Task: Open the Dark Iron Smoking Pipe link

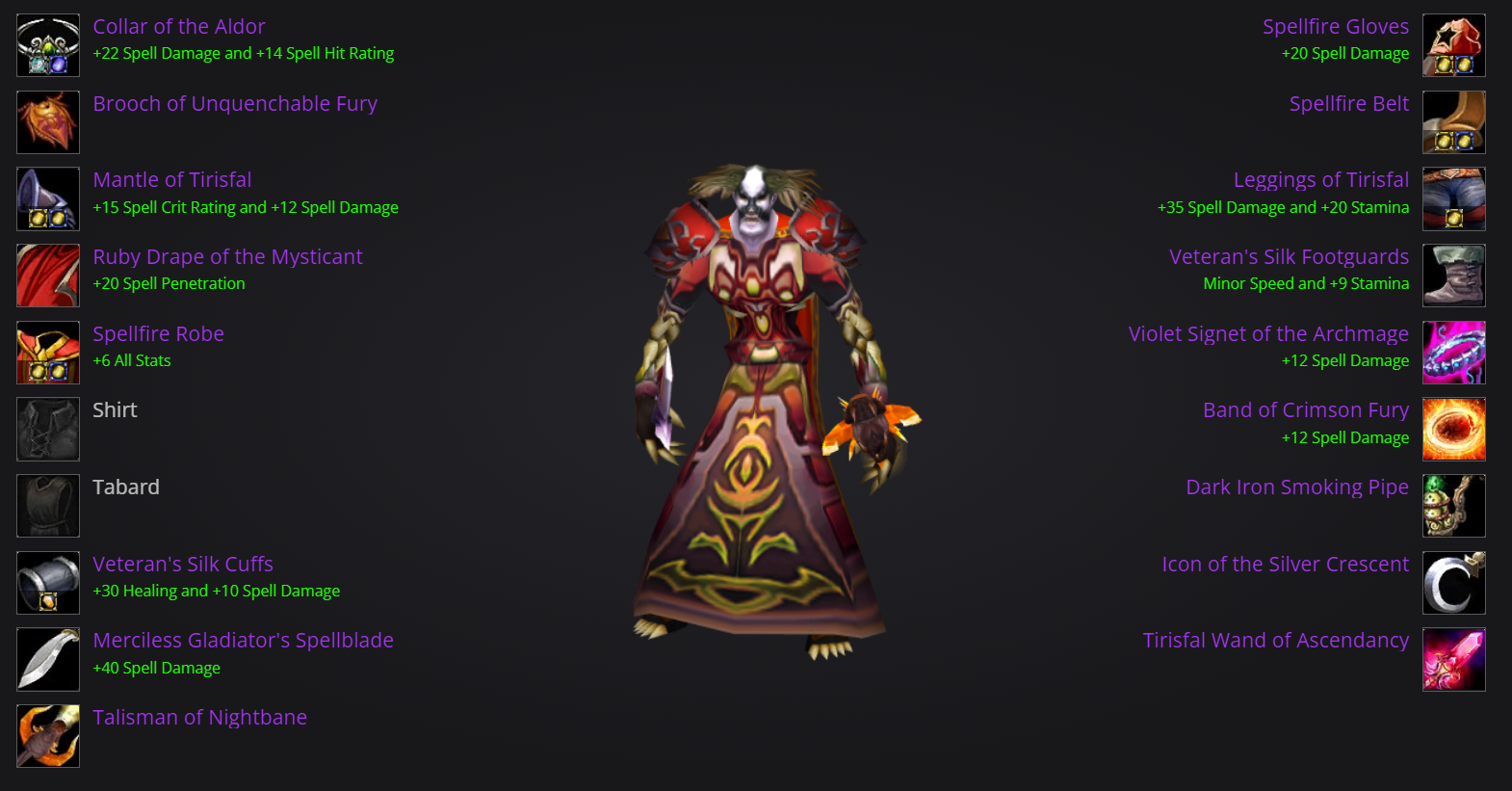Action: (x=1296, y=487)
